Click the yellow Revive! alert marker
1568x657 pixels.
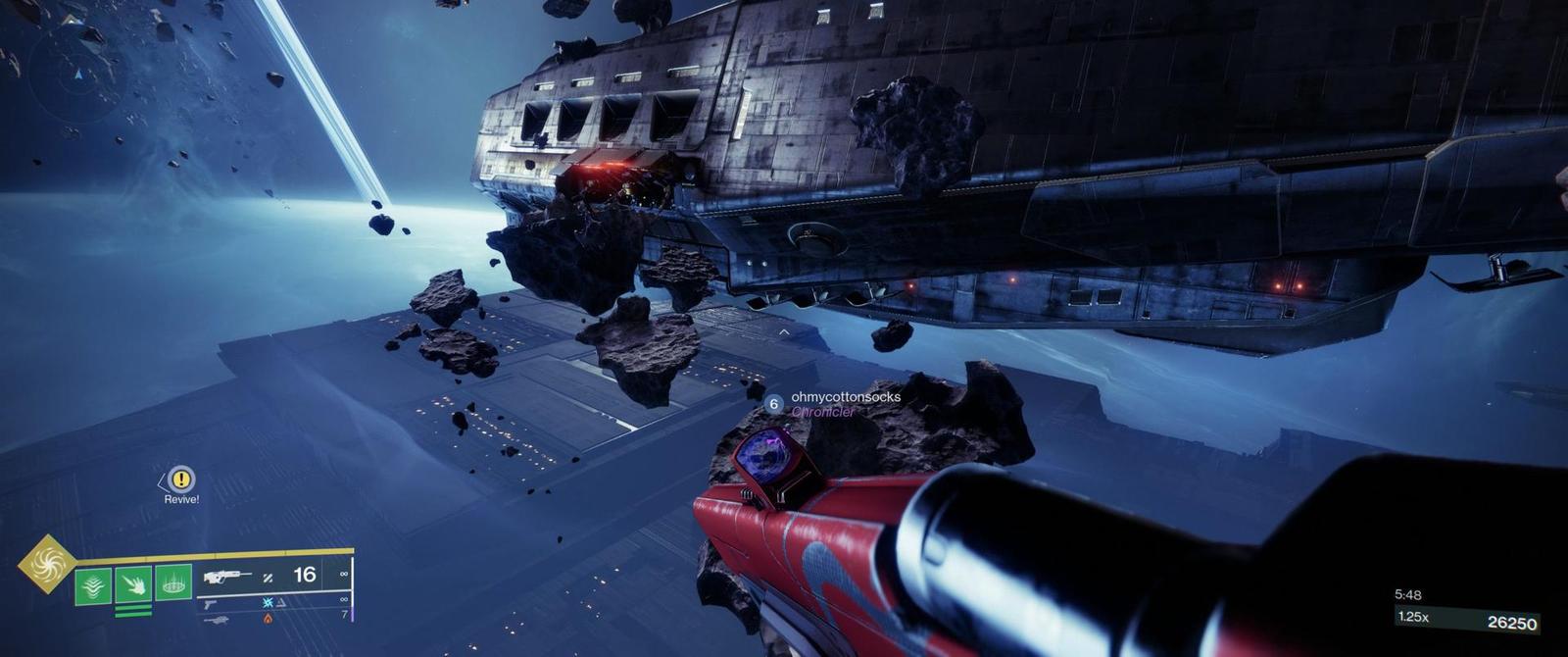(181, 480)
